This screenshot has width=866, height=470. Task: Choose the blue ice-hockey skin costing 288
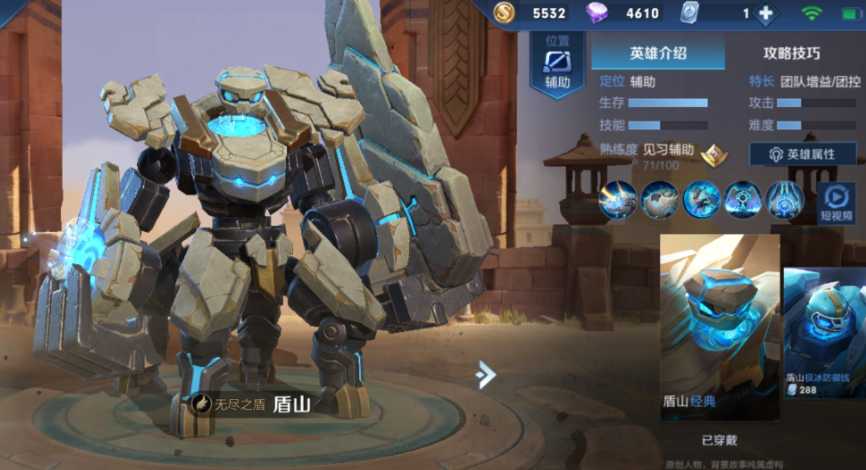coord(825,333)
